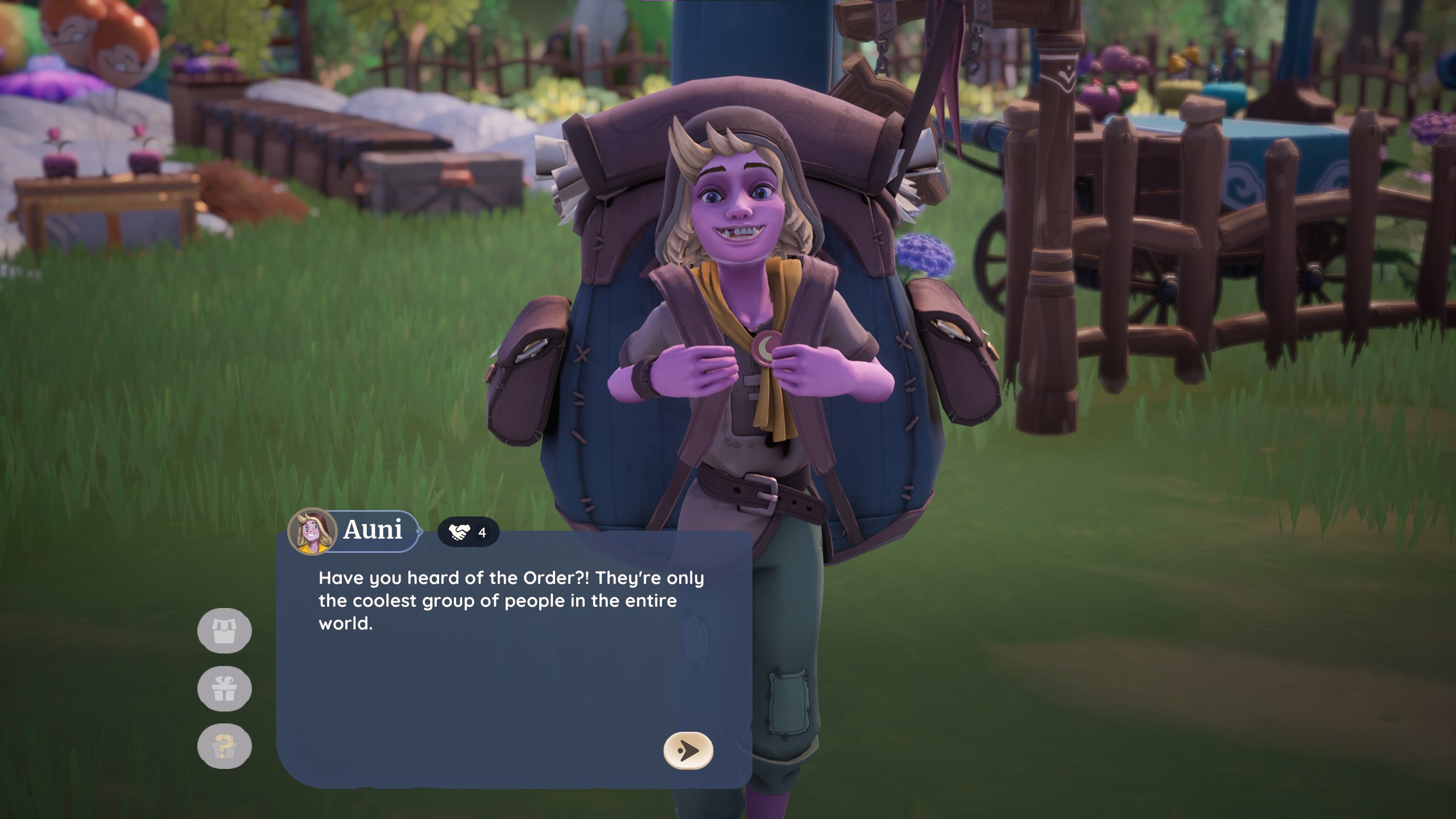Viewport: 1456px width, 819px height.
Task: Click Auni's circular portrait
Action: coord(313,532)
